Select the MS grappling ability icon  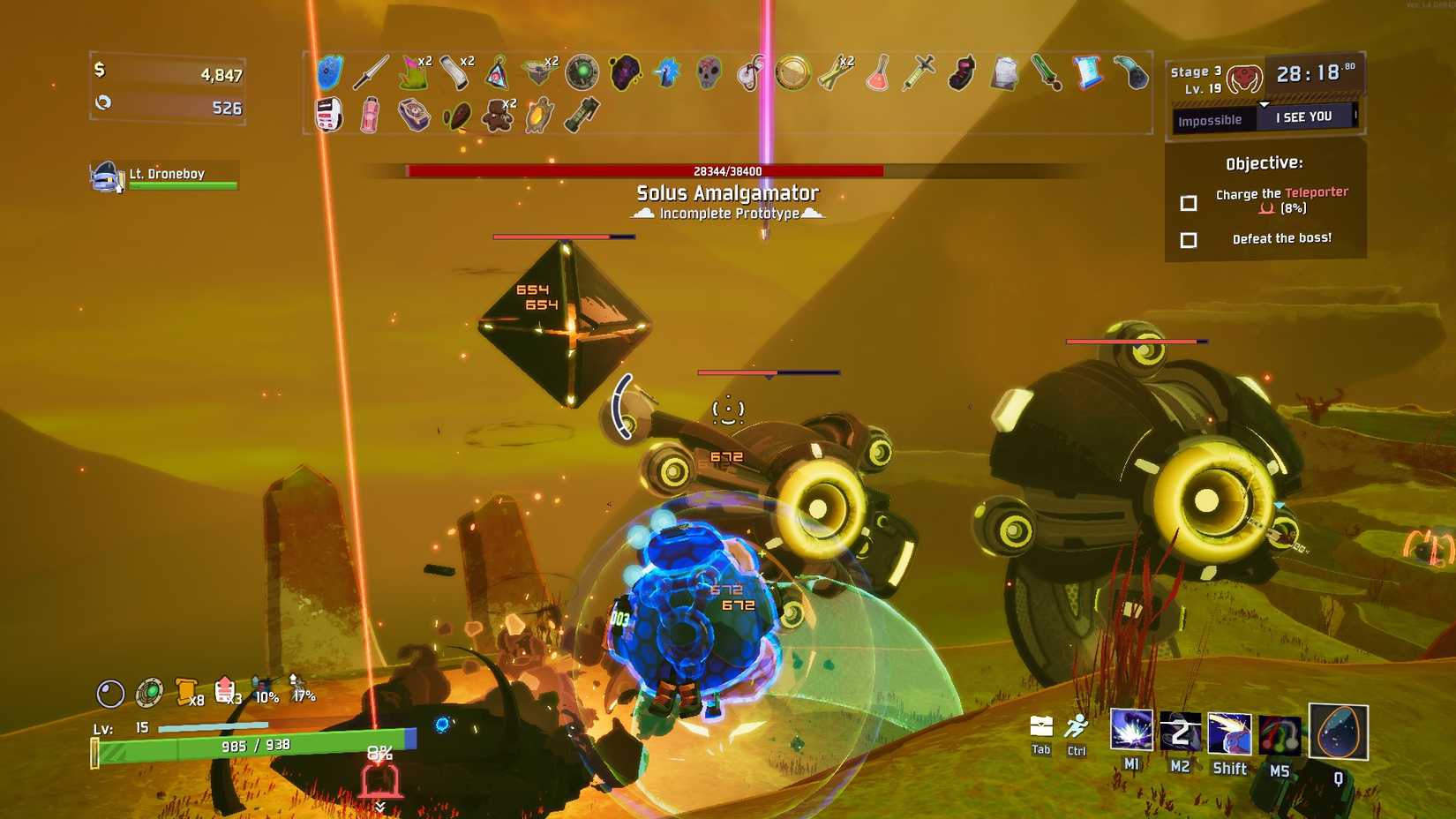click(x=1278, y=734)
